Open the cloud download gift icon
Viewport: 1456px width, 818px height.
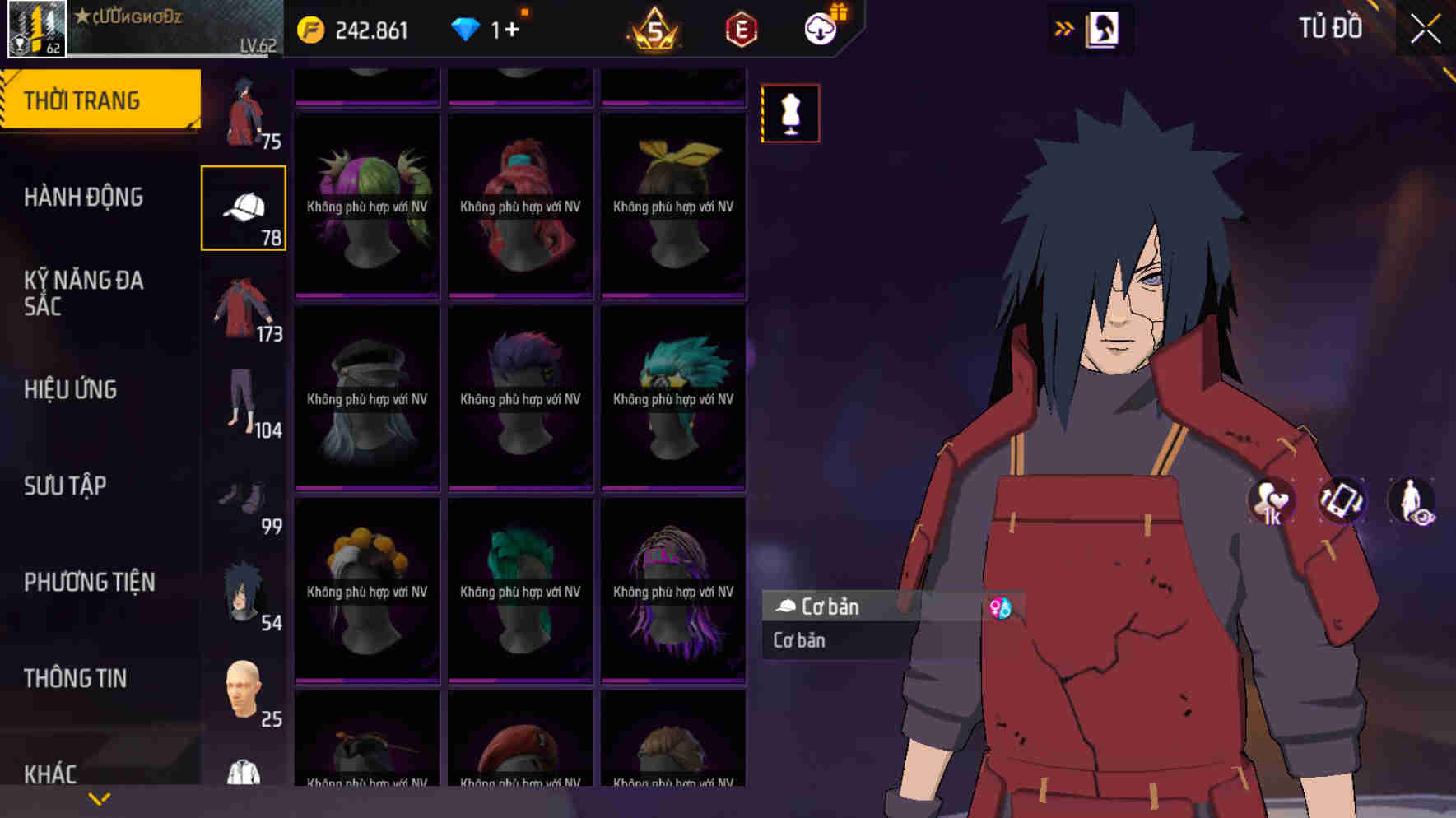(820, 29)
